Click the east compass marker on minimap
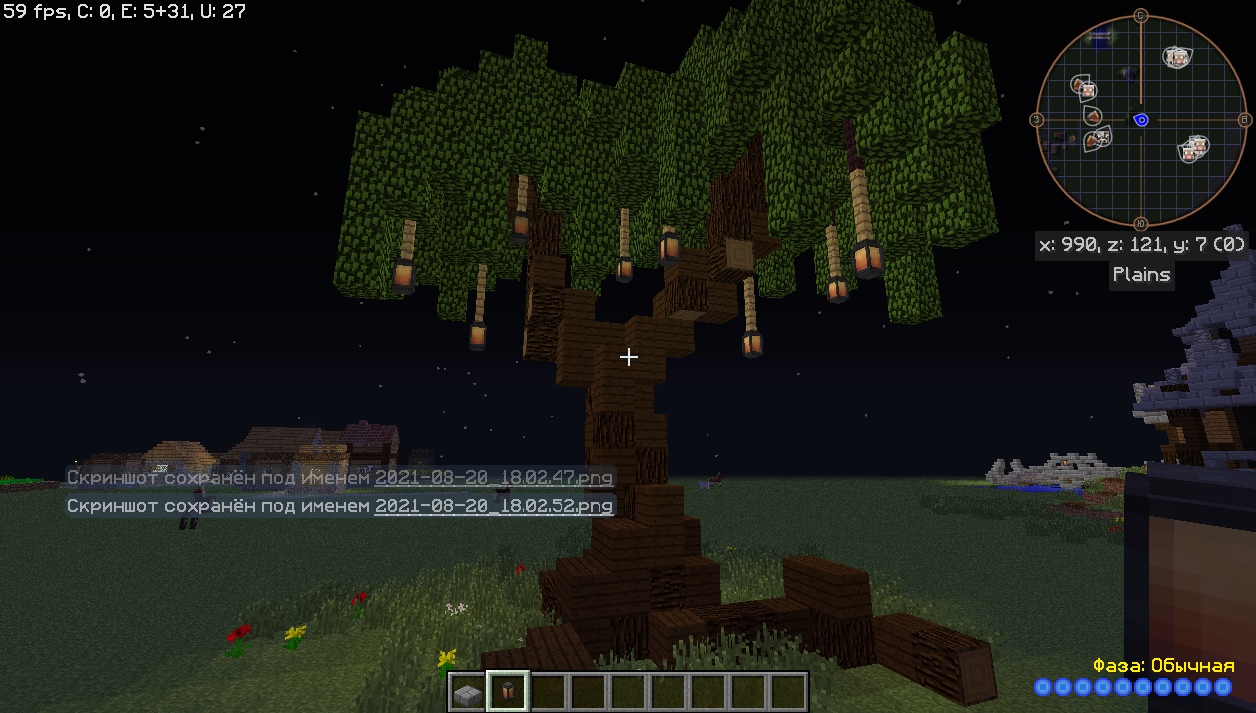Image resolution: width=1256 pixels, height=713 pixels. 1245,120
